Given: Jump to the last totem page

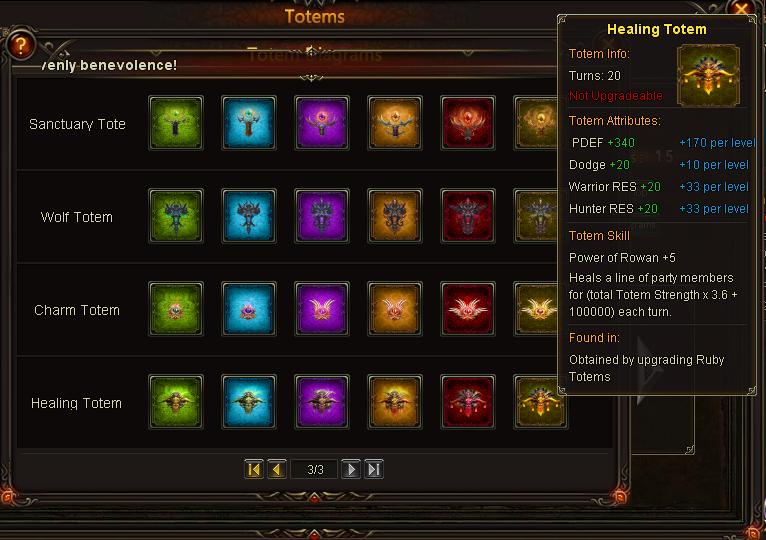Looking at the screenshot, I should click(x=374, y=469).
